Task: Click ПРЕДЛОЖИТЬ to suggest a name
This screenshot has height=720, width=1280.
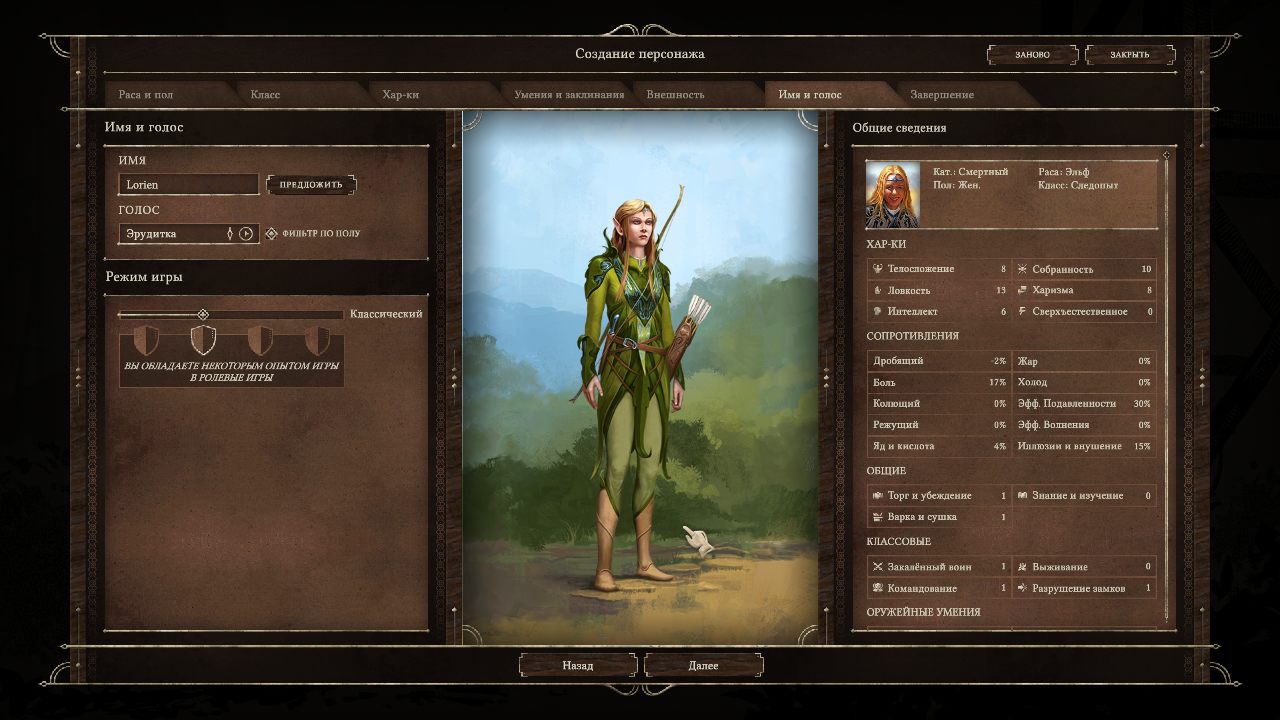Action: tap(311, 185)
